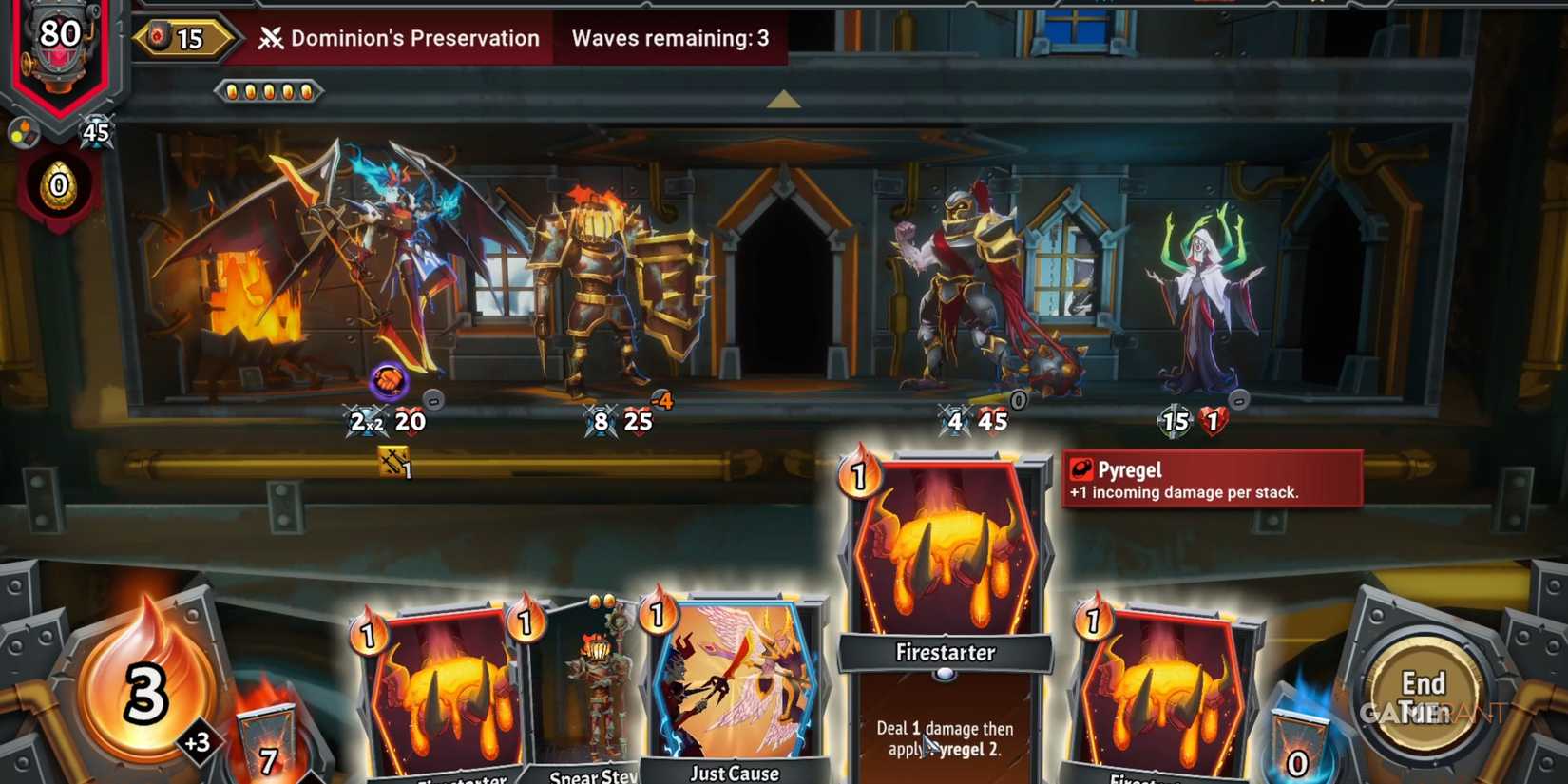Image resolution: width=1568 pixels, height=784 pixels.
Task: Click the five-pip wave progress indicator
Action: 270,91
